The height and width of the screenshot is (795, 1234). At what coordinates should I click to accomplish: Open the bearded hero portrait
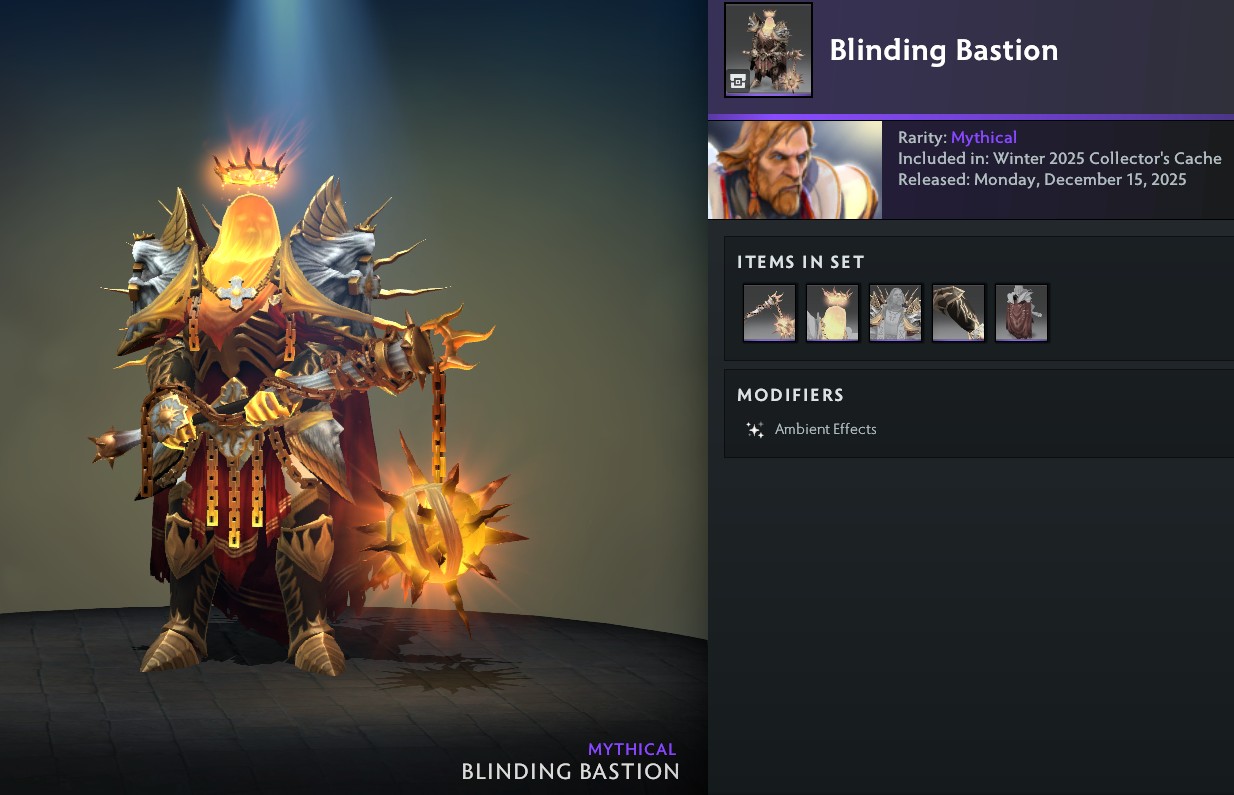coord(795,170)
